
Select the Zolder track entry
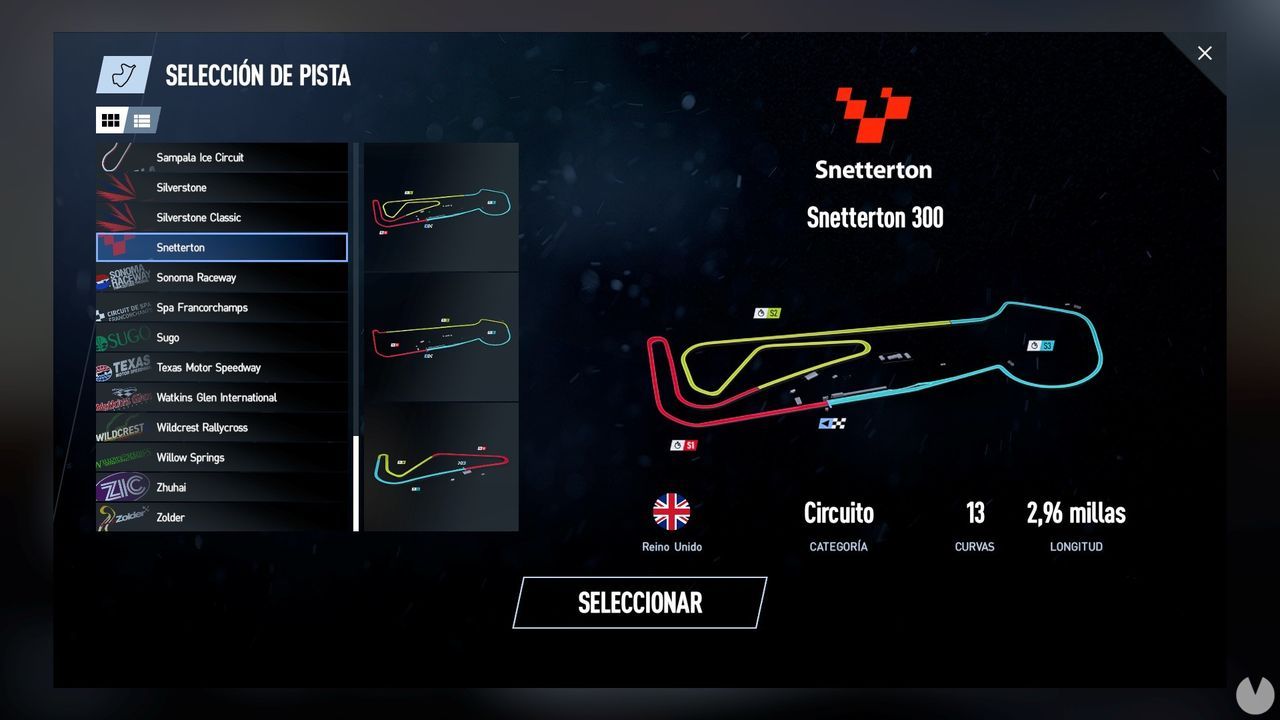click(222, 517)
